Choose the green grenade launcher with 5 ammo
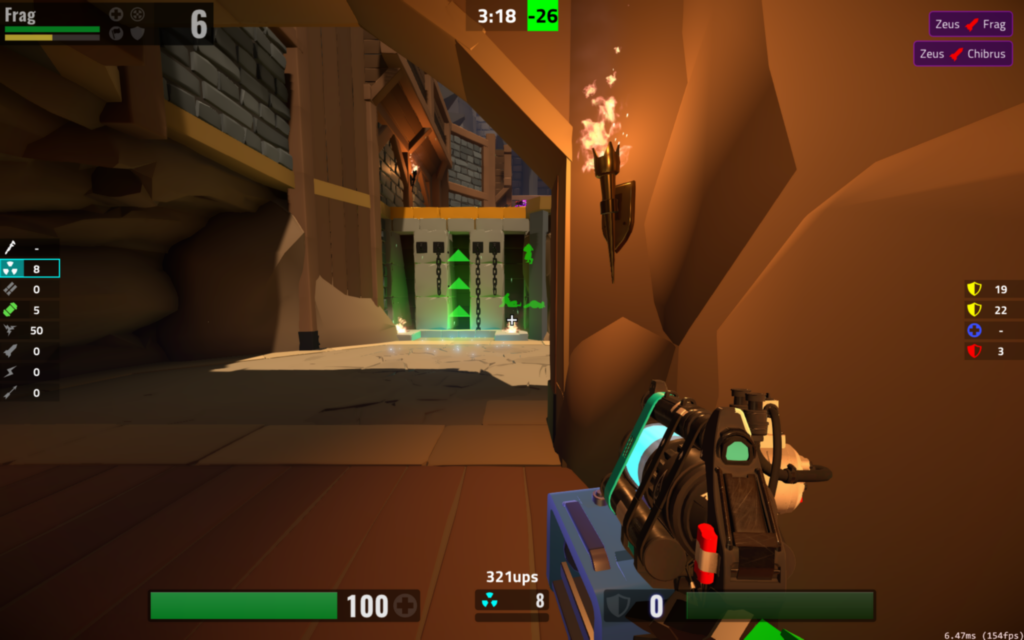This screenshot has width=1024, height=640. (12, 310)
